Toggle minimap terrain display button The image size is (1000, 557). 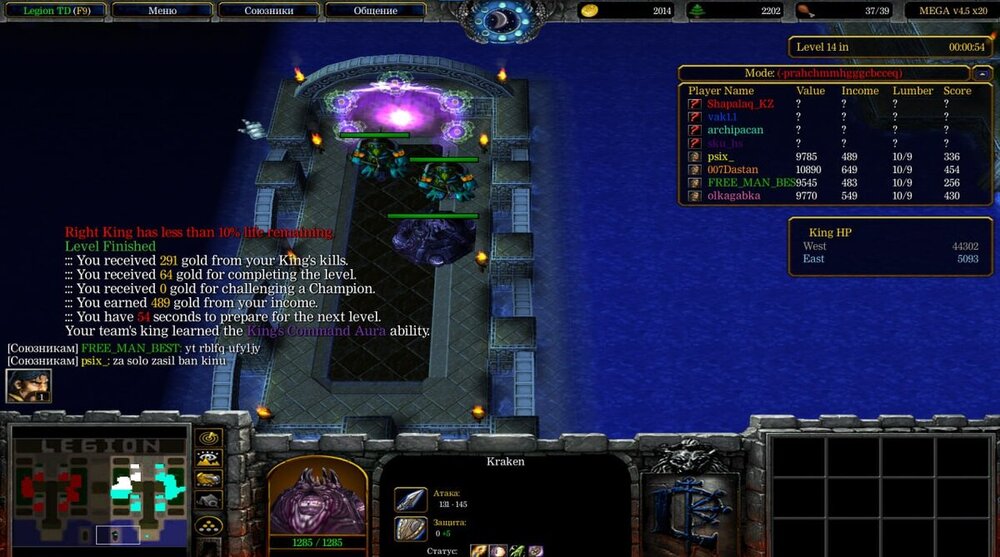coord(209,459)
